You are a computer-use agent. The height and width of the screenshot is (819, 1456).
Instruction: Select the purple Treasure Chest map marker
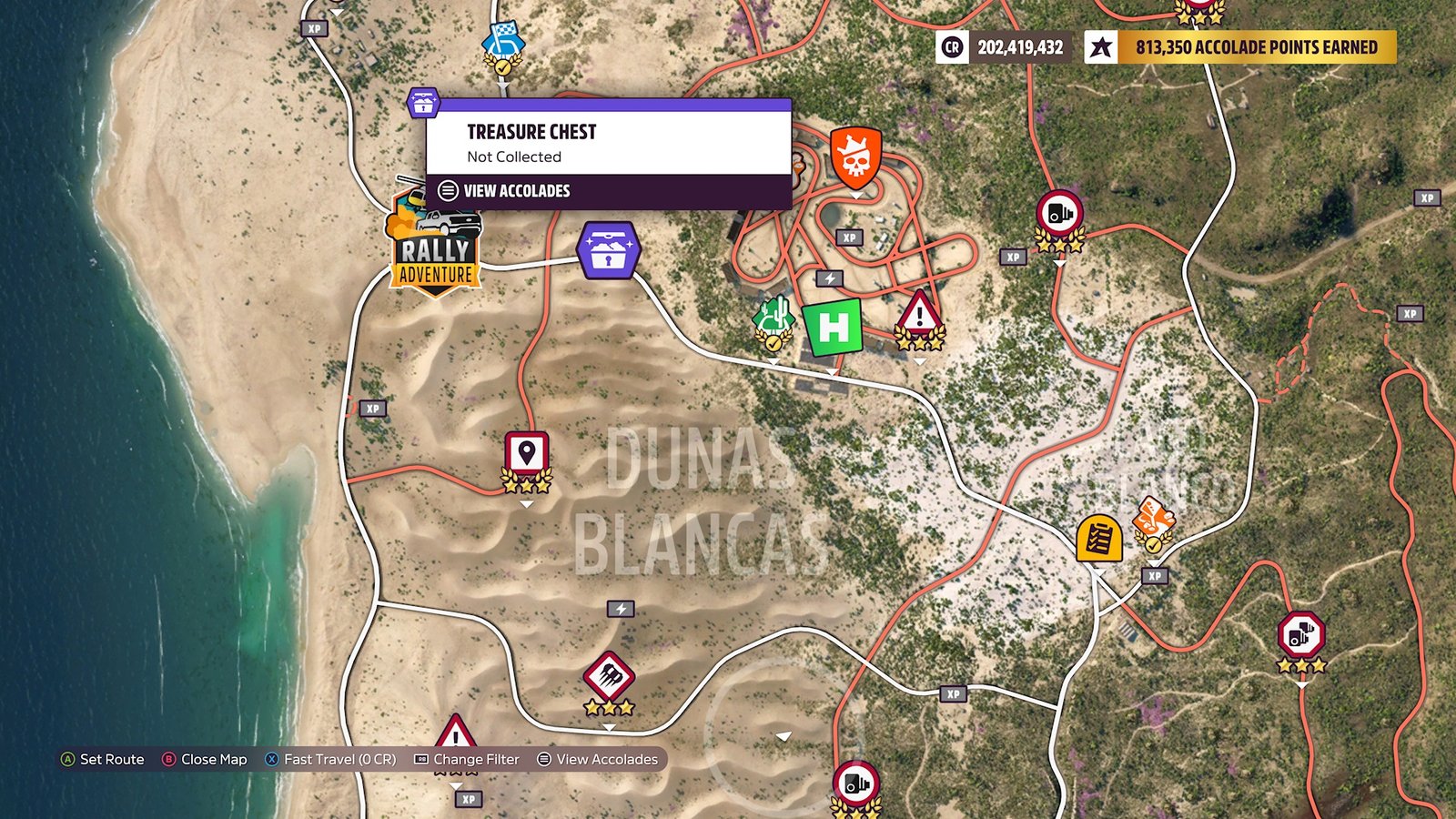[x=608, y=251]
